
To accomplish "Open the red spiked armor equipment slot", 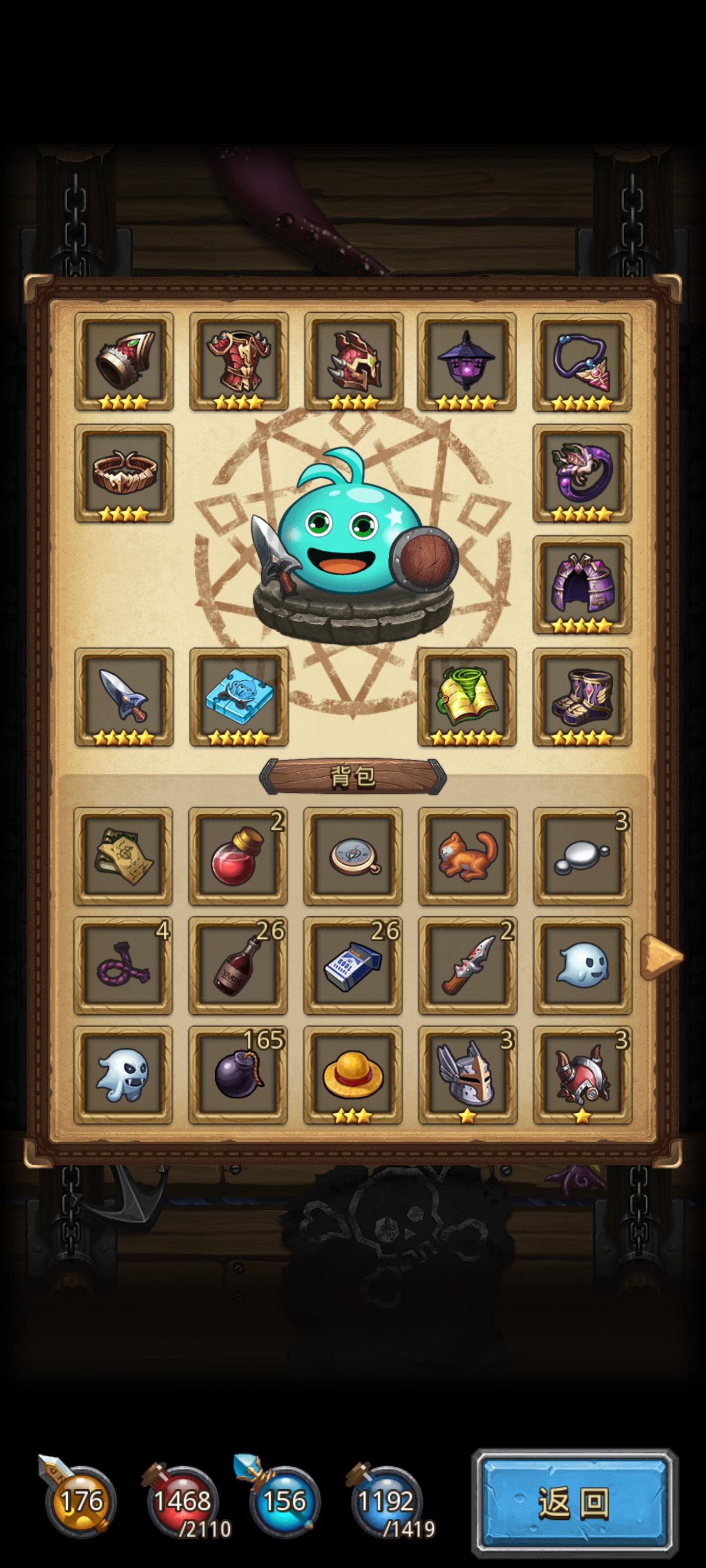I will click(x=238, y=361).
